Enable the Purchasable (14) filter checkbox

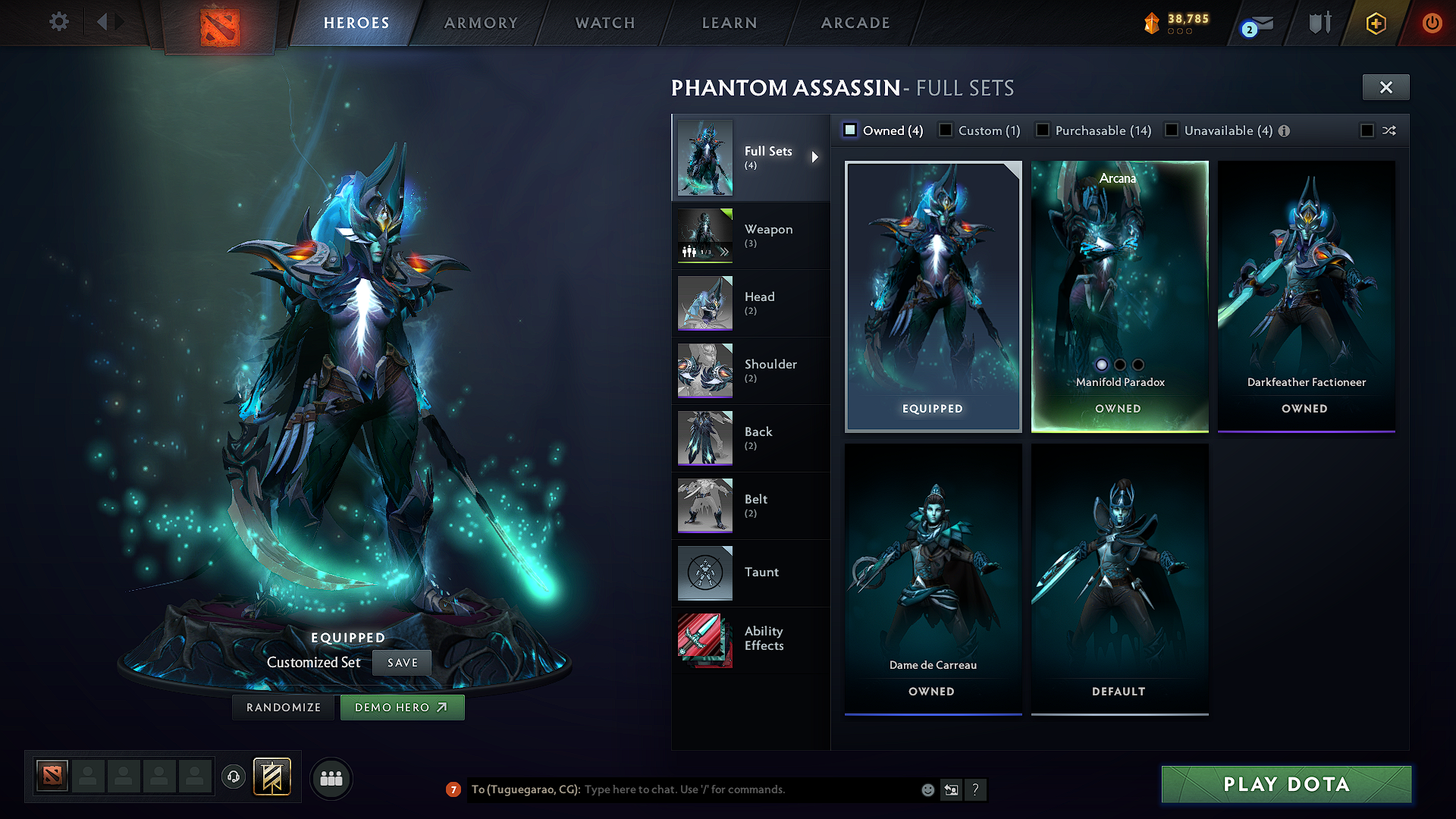[1043, 130]
